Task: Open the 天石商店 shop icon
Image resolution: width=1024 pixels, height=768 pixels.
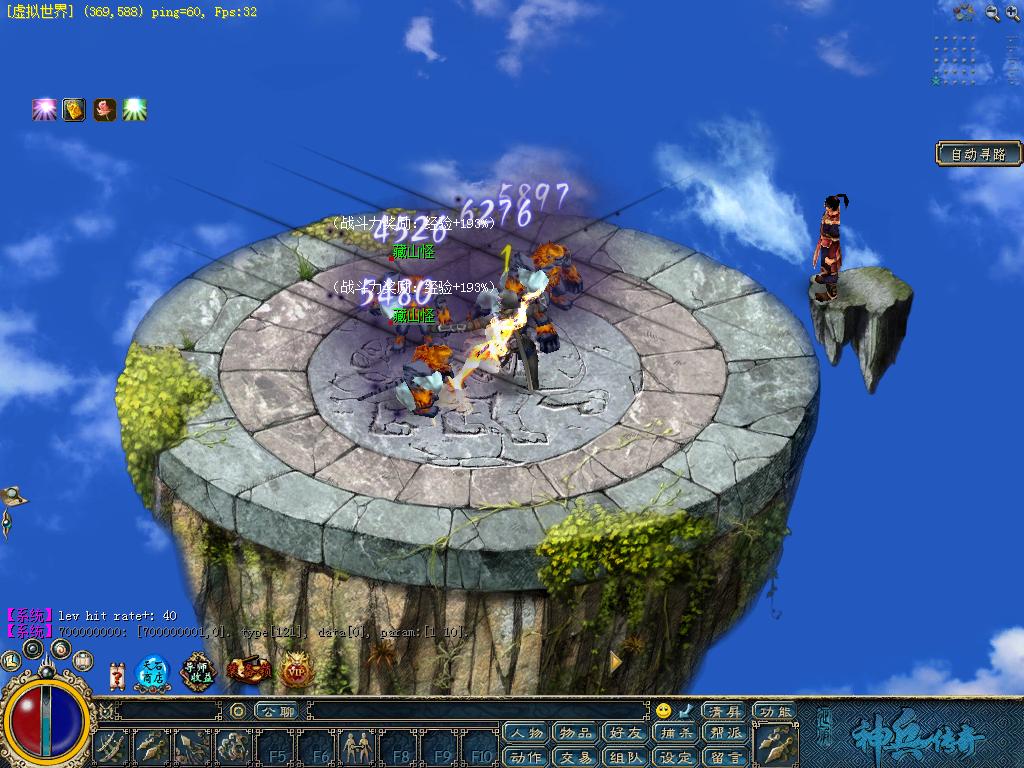Action: (152, 671)
